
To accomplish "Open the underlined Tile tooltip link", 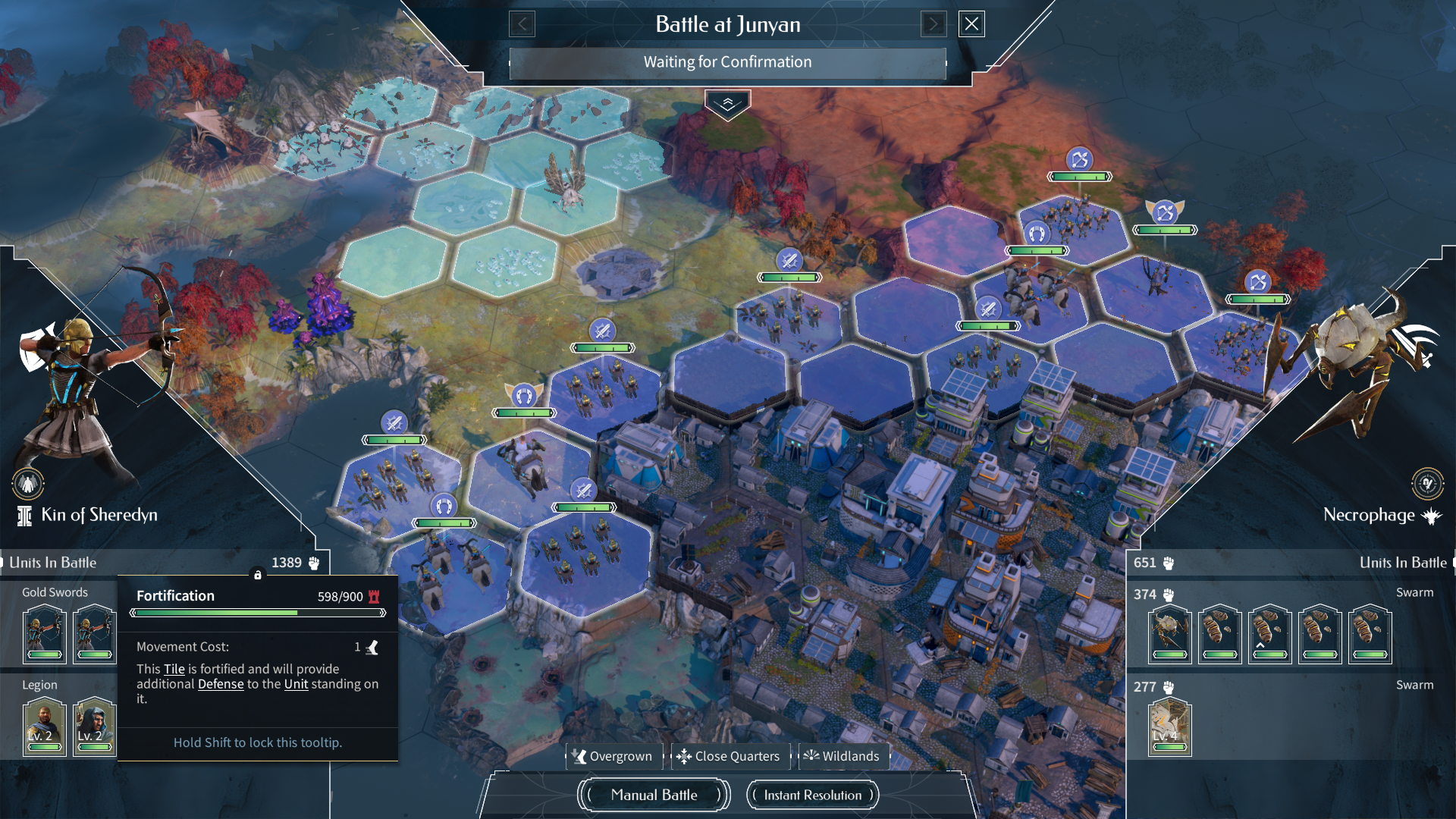I will tap(174, 669).
